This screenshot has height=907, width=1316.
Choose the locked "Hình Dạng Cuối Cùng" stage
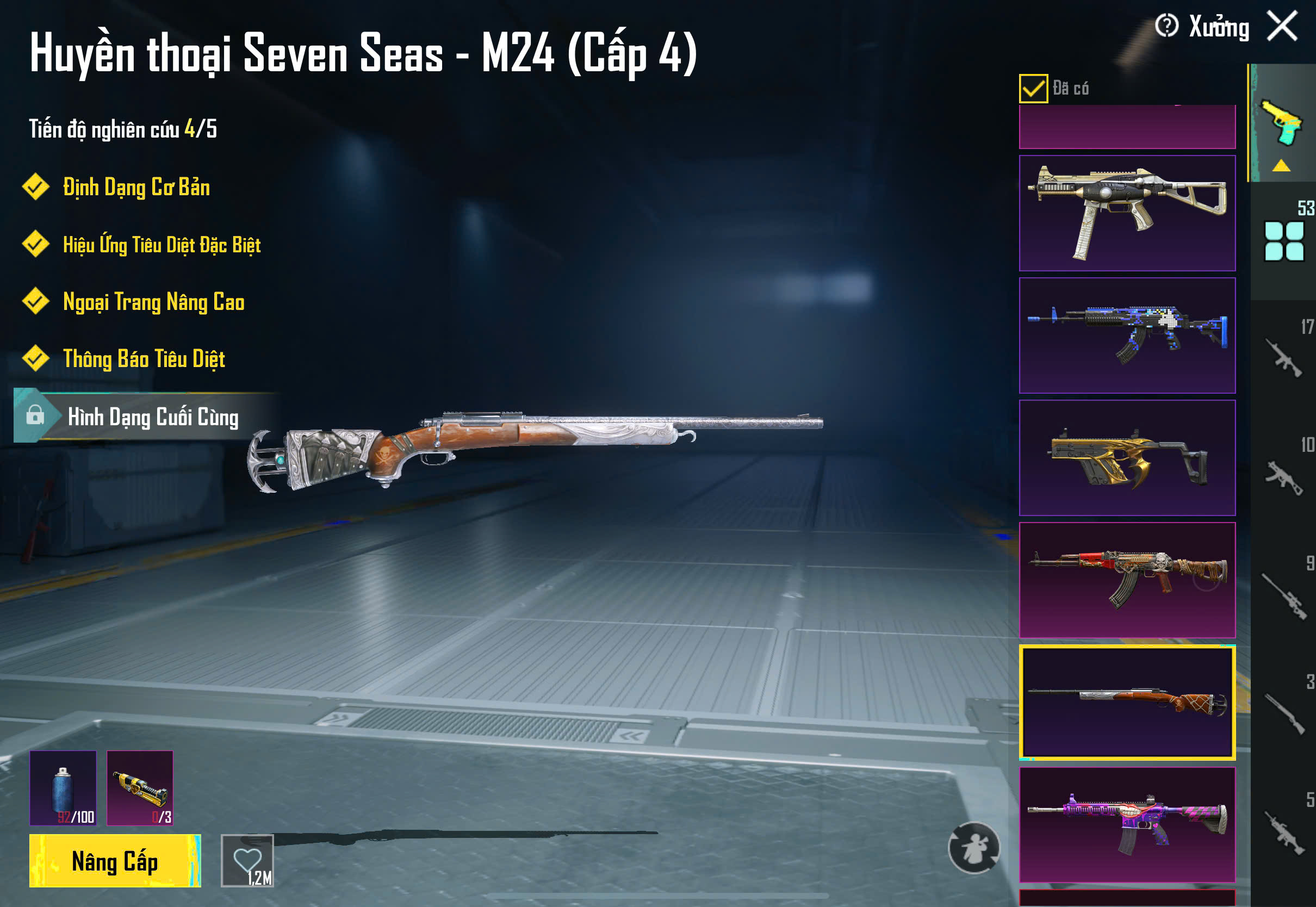[x=152, y=417]
